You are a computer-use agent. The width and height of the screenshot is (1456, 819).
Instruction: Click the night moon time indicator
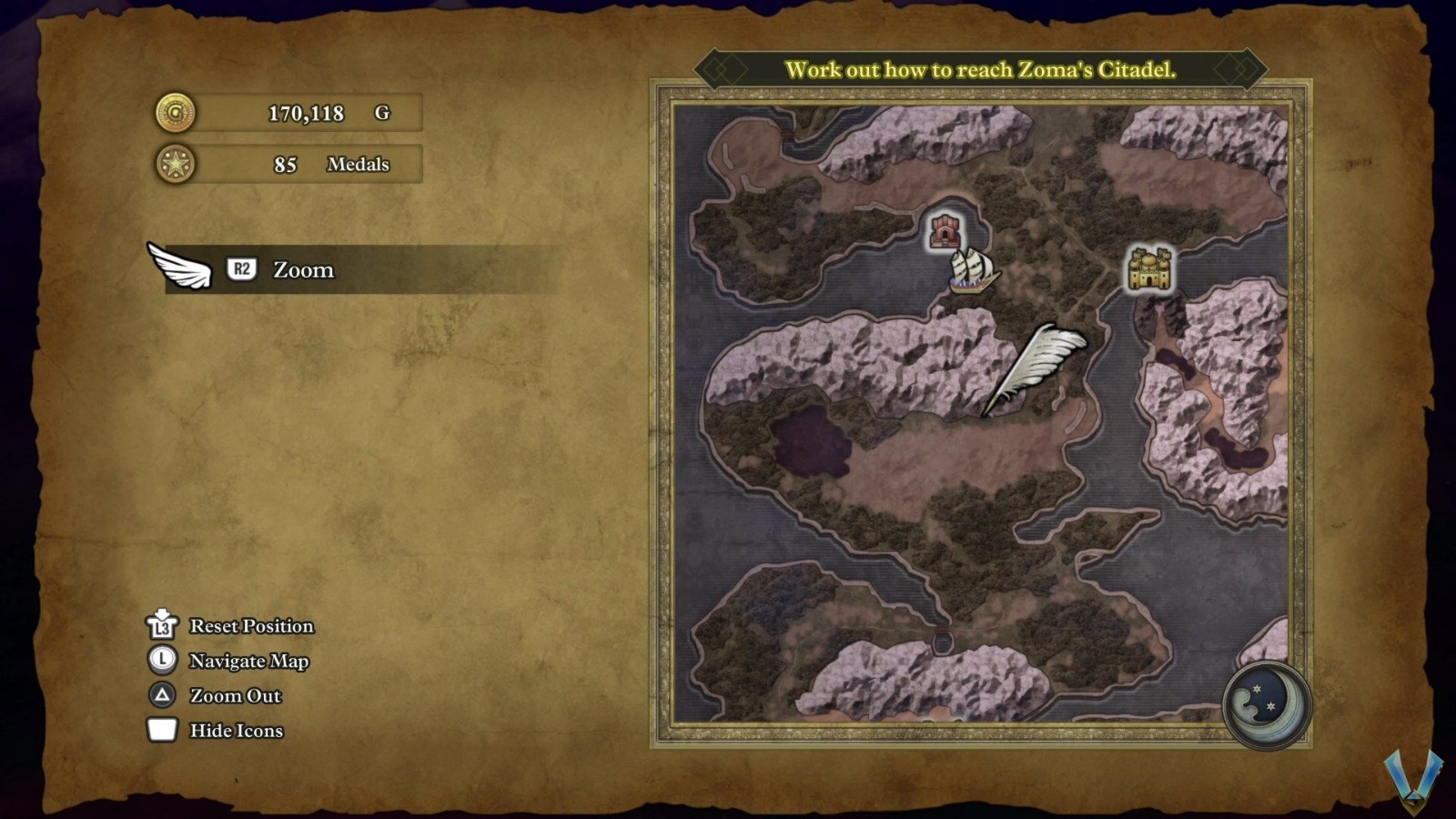pos(1266,703)
